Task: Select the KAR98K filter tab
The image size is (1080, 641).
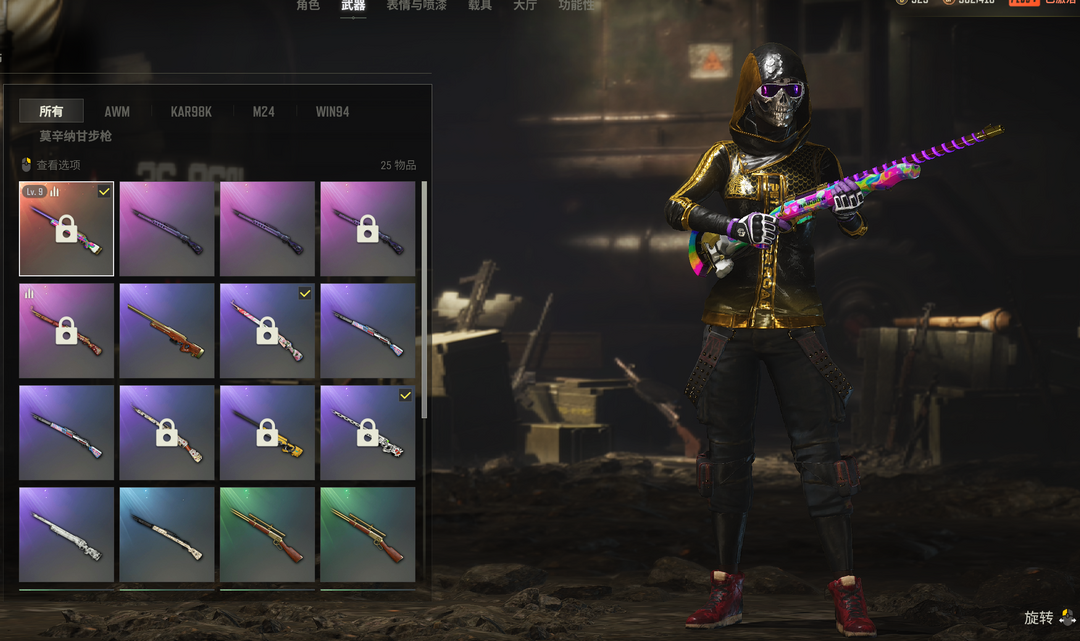Action: coord(191,112)
